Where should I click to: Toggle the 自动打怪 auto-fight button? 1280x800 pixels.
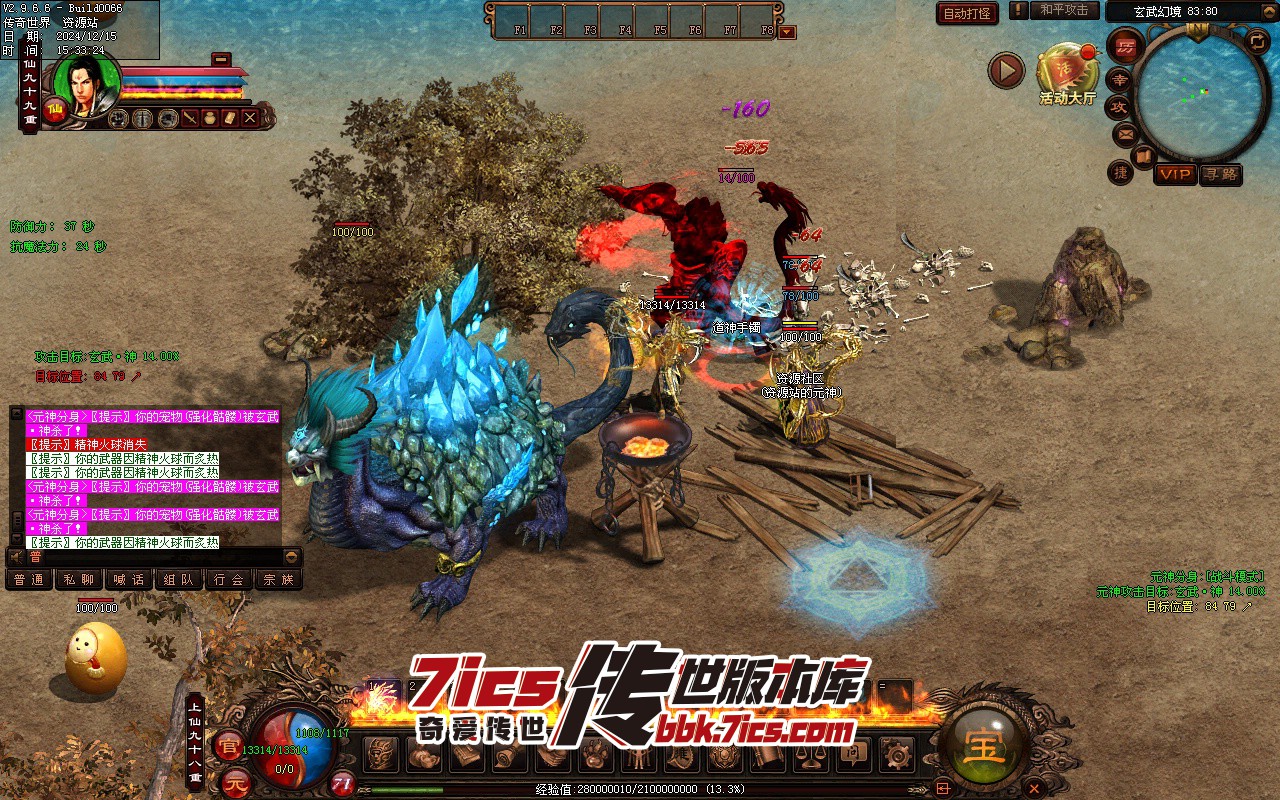tap(967, 13)
